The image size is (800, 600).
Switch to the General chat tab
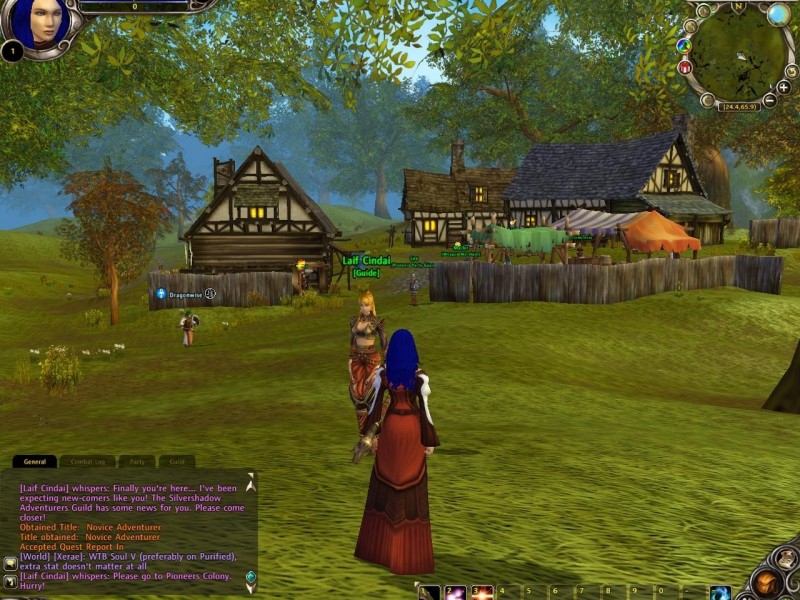point(35,462)
